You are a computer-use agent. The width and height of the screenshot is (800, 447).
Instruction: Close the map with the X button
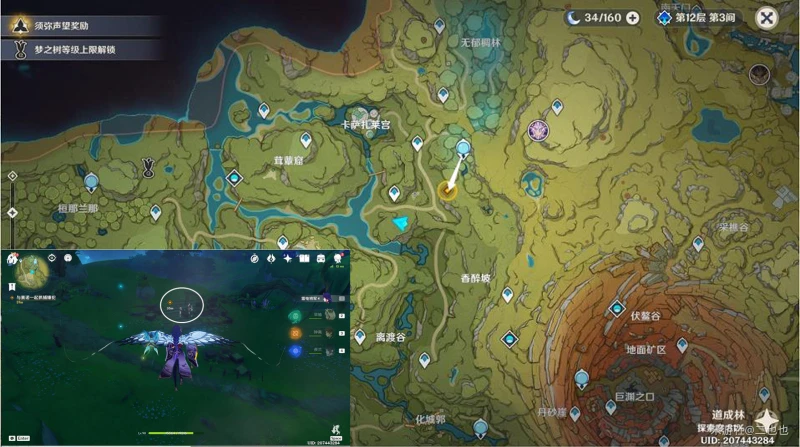coord(767,17)
